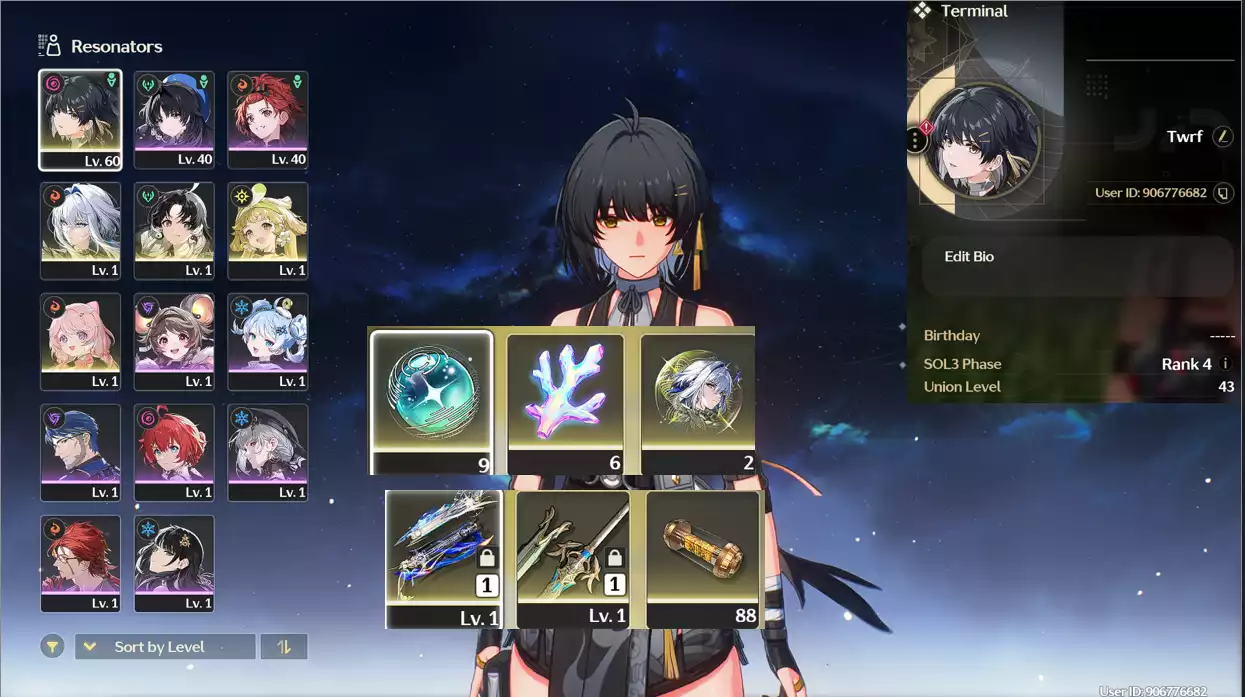Select the blue-haired man resonator portrait
Image resolution: width=1245 pixels, height=697 pixels.
click(80, 452)
